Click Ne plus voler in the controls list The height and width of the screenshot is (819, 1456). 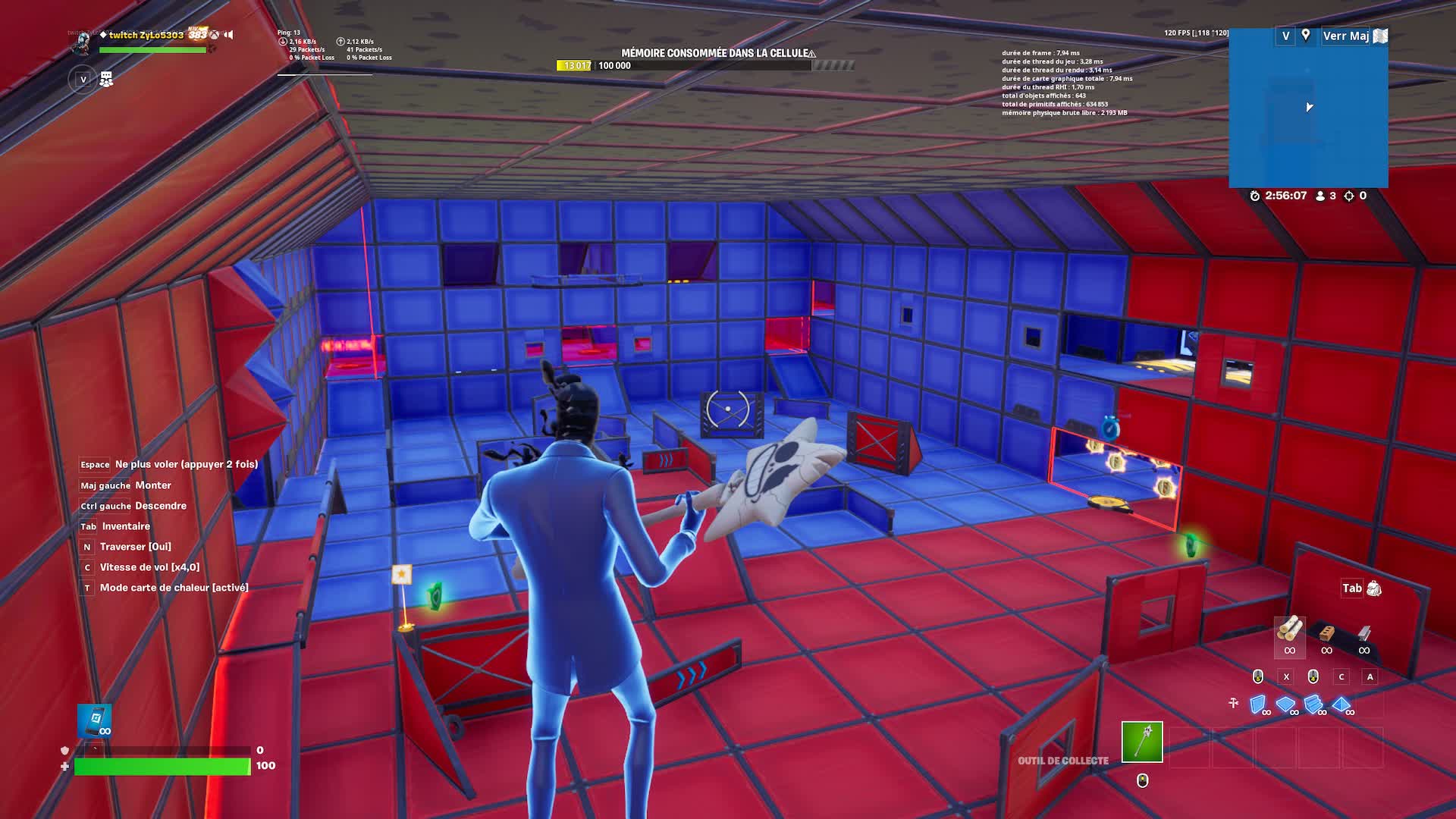coord(184,463)
